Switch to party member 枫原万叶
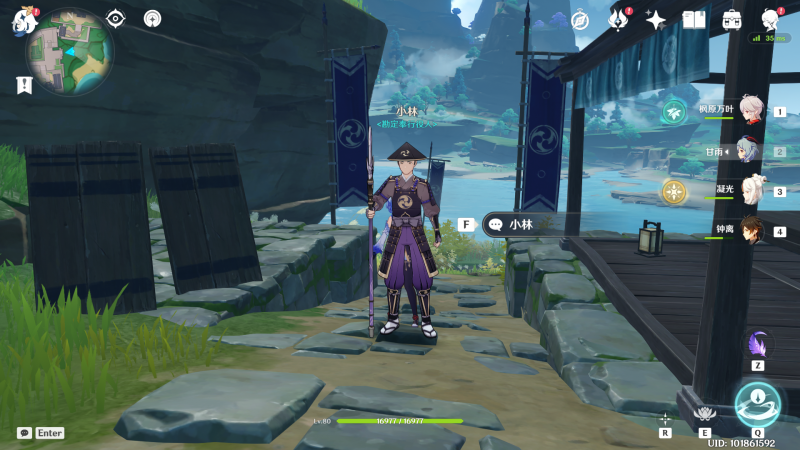800x450 pixels. 751,112
